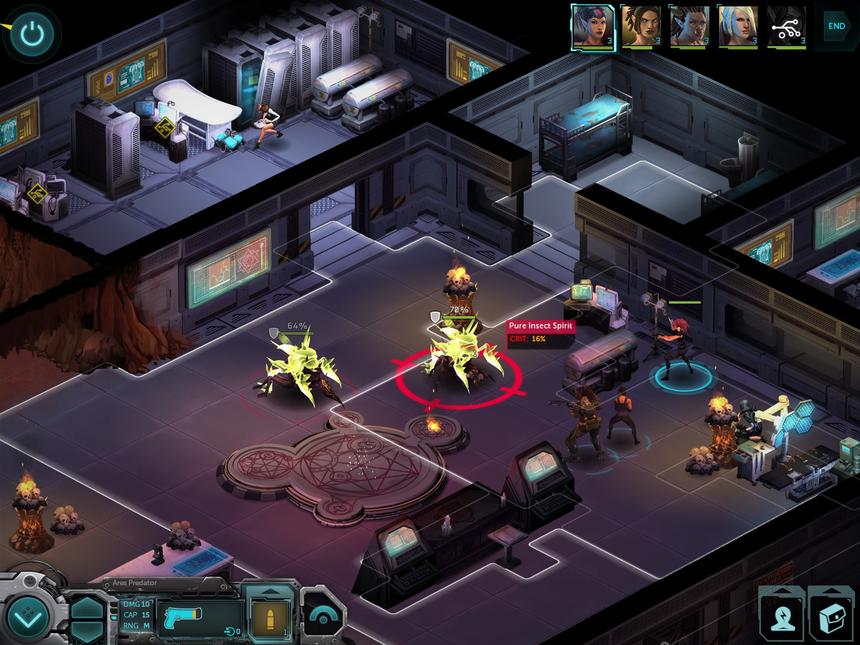Image resolution: width=860 pixels, height=645 pixels.
Task: Target the red-circled Pure Insect Spirit
Action: click(458, 365)
